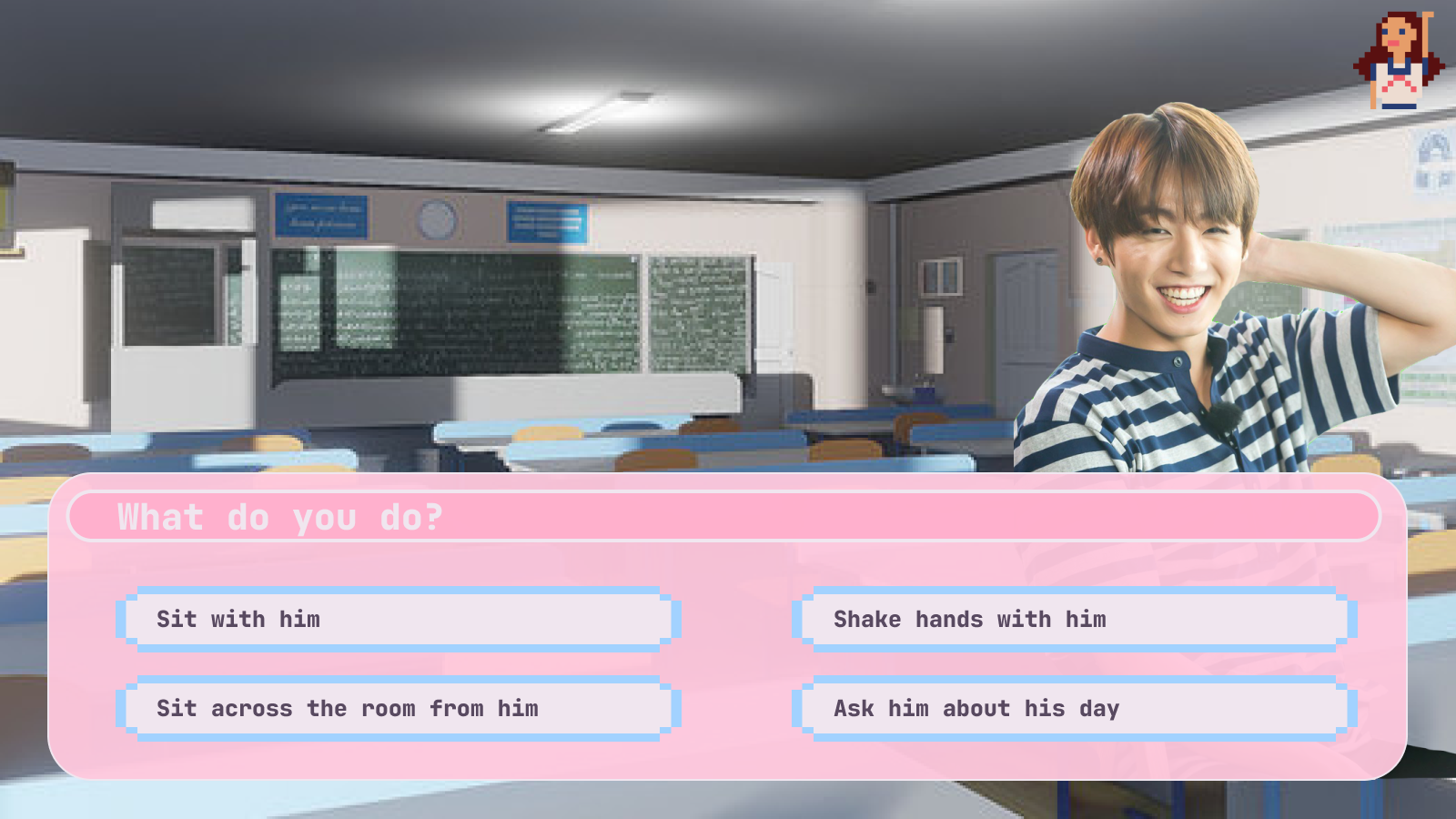Choose "Ask him about his day"
Screen dimensions: 1456x819
coord(1074,709)
